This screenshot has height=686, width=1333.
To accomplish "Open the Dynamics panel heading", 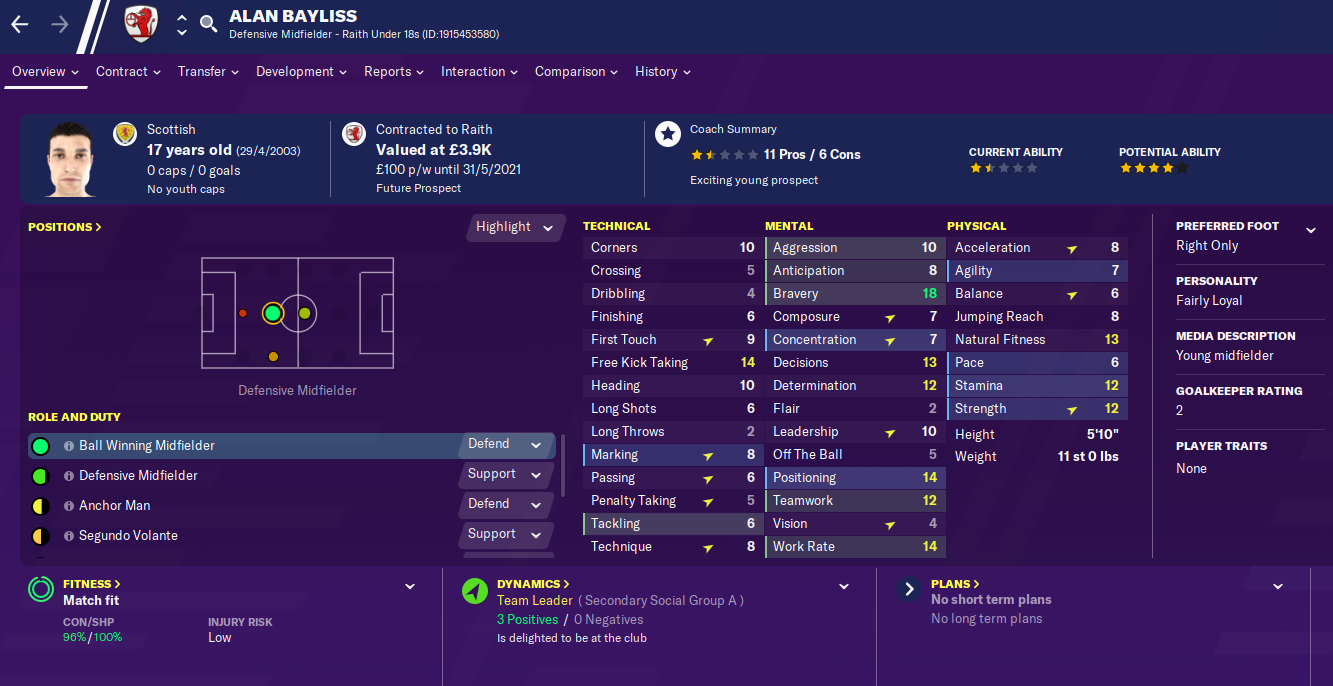I will (534, 584).
